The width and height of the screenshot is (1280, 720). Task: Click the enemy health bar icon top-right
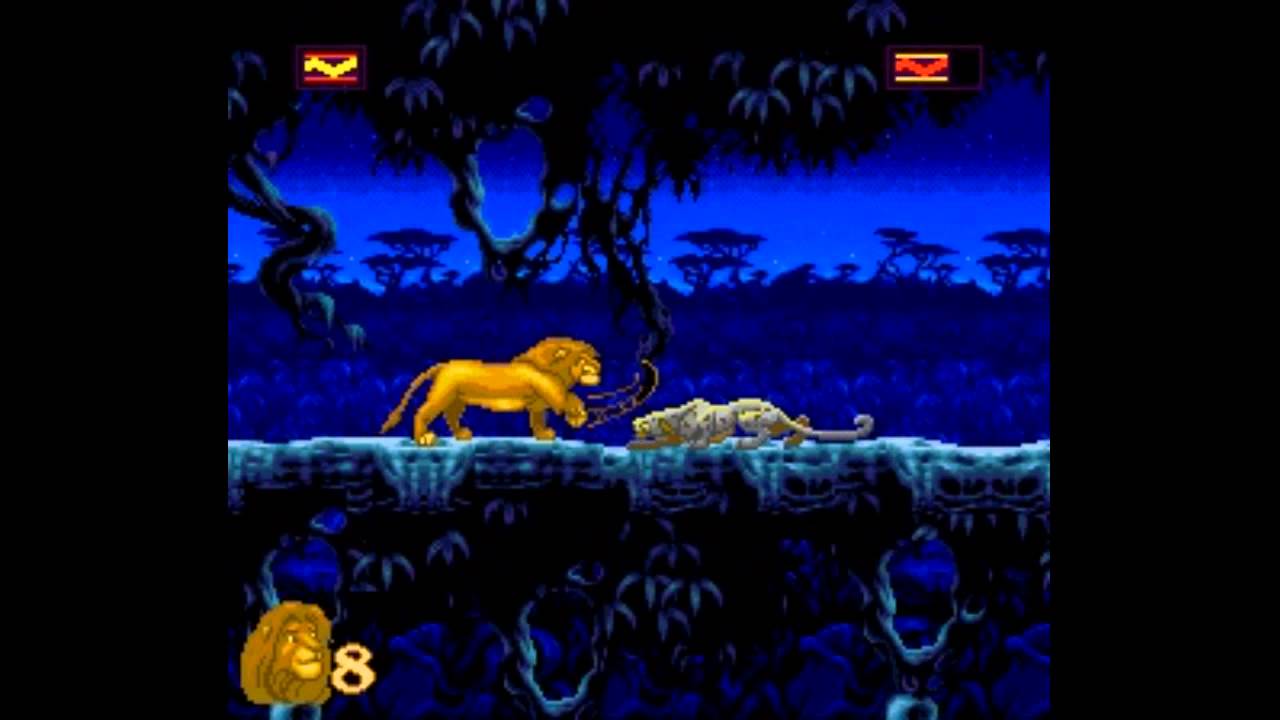[930, 67]
